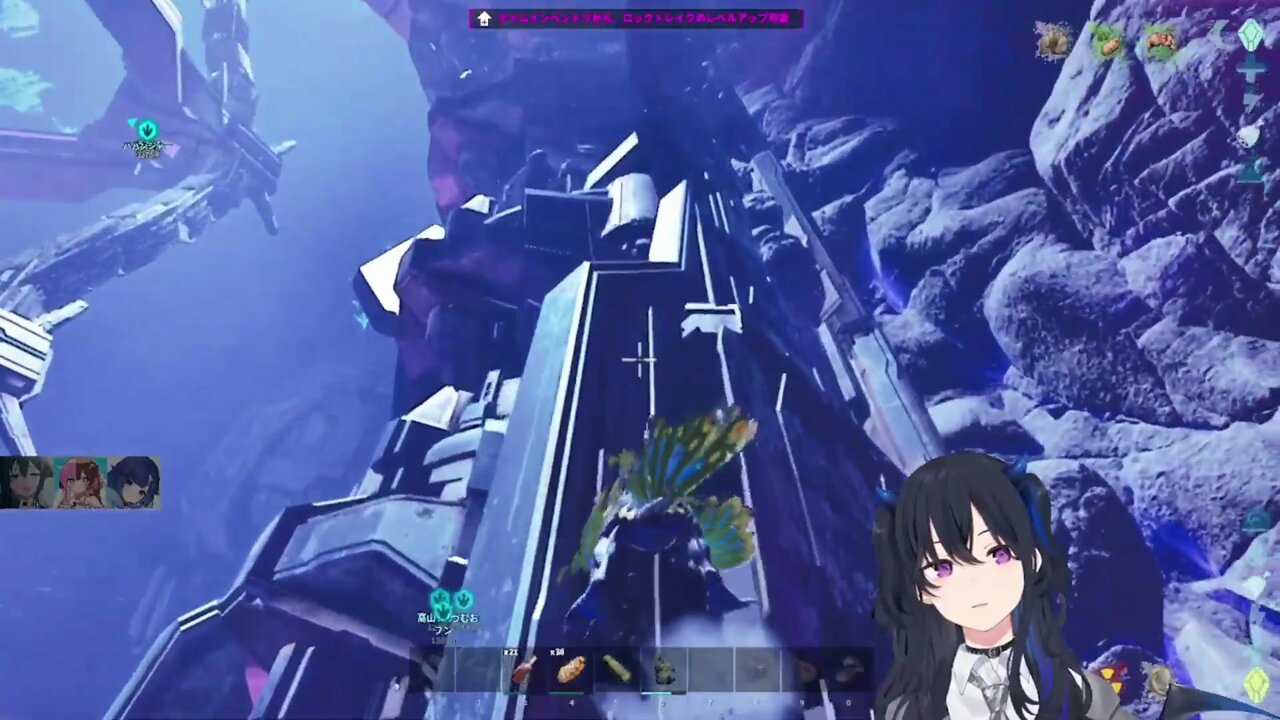Select the waterskin in hotbar slot 2

tap(521, 669)
